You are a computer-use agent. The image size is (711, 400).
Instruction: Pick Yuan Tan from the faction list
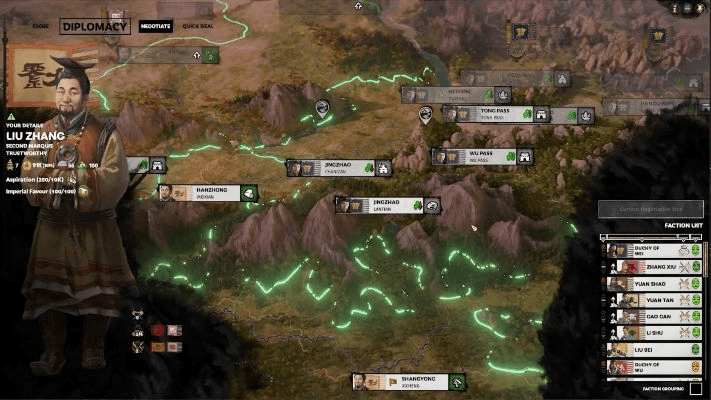coord(653,300)
